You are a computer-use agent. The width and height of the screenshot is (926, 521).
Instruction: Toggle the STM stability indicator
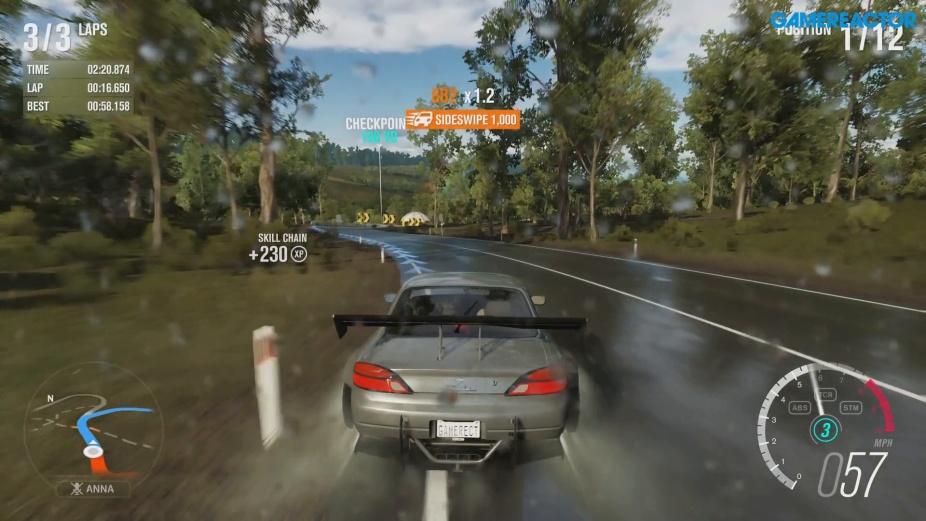pos(851,407)
